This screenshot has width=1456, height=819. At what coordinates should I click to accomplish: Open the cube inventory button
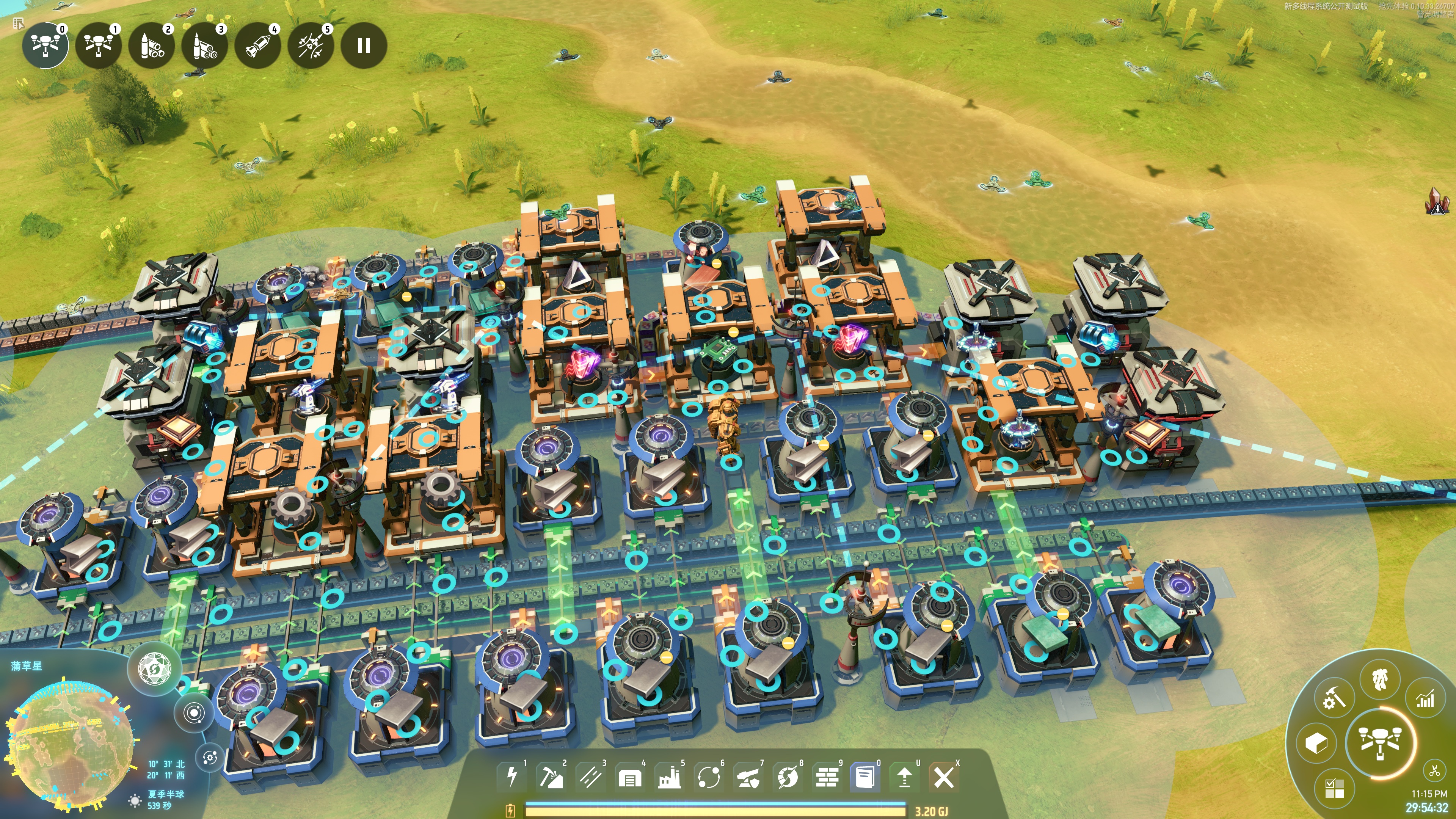1316,743
